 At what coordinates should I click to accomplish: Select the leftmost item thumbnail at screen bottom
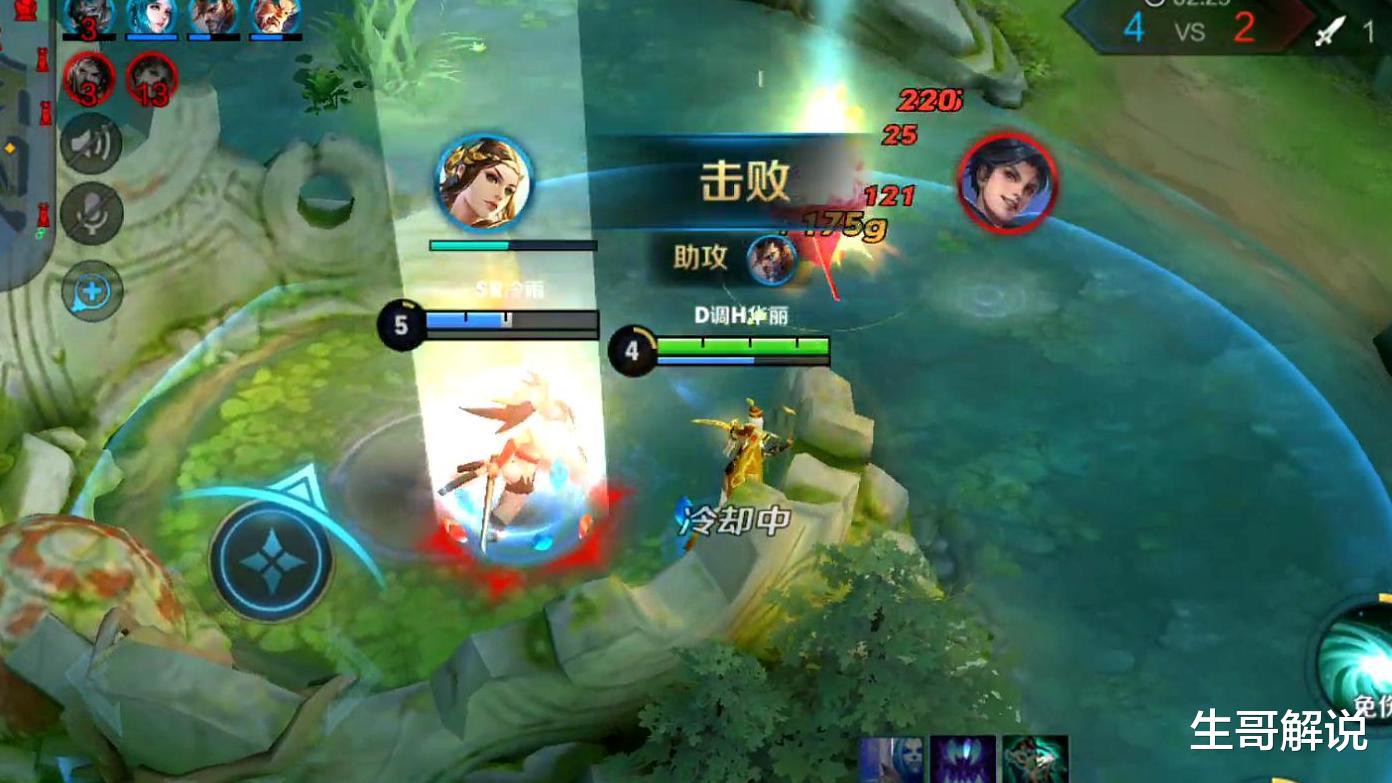889,758
